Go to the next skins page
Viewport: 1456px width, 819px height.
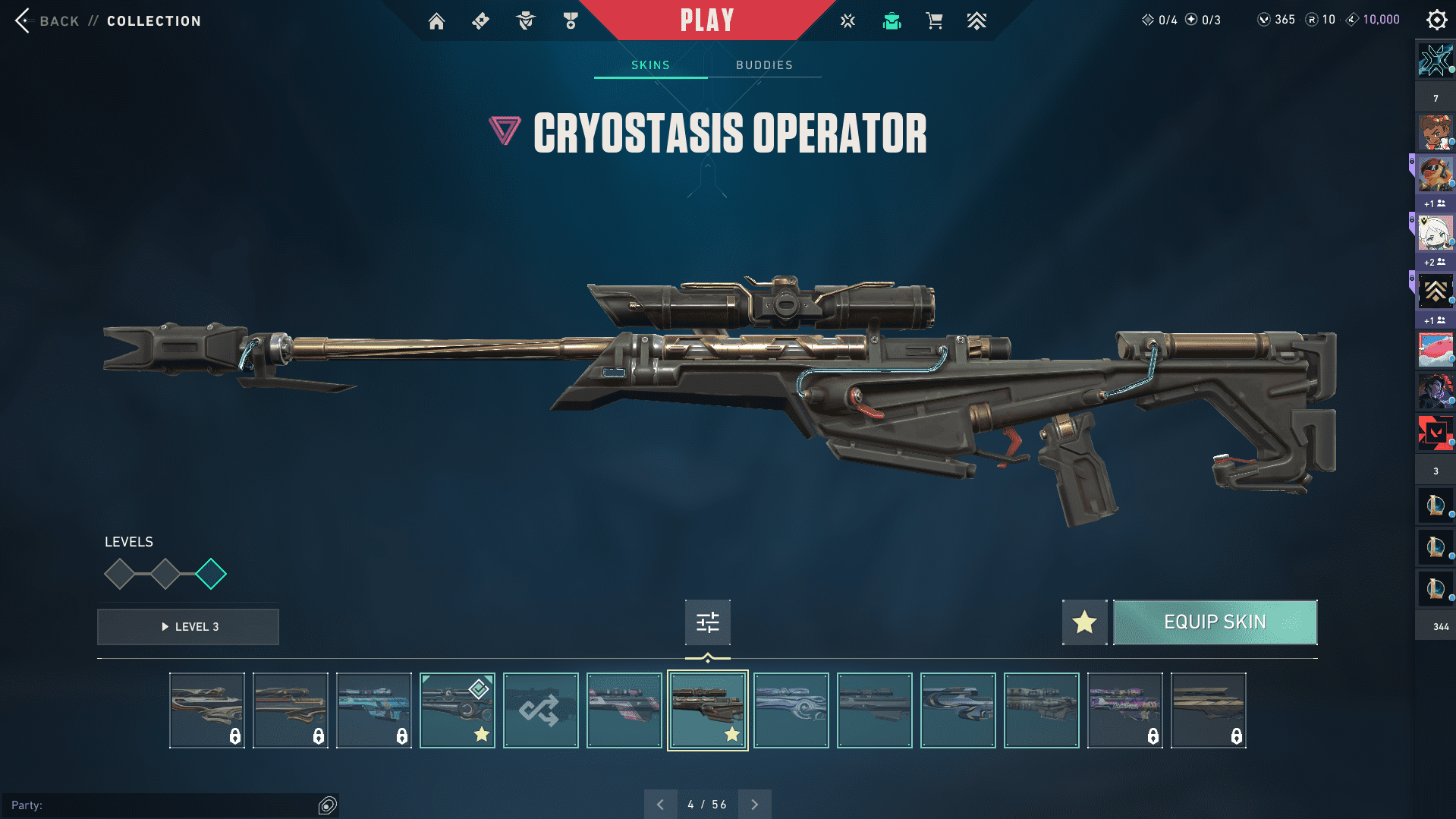coord(754,805)
